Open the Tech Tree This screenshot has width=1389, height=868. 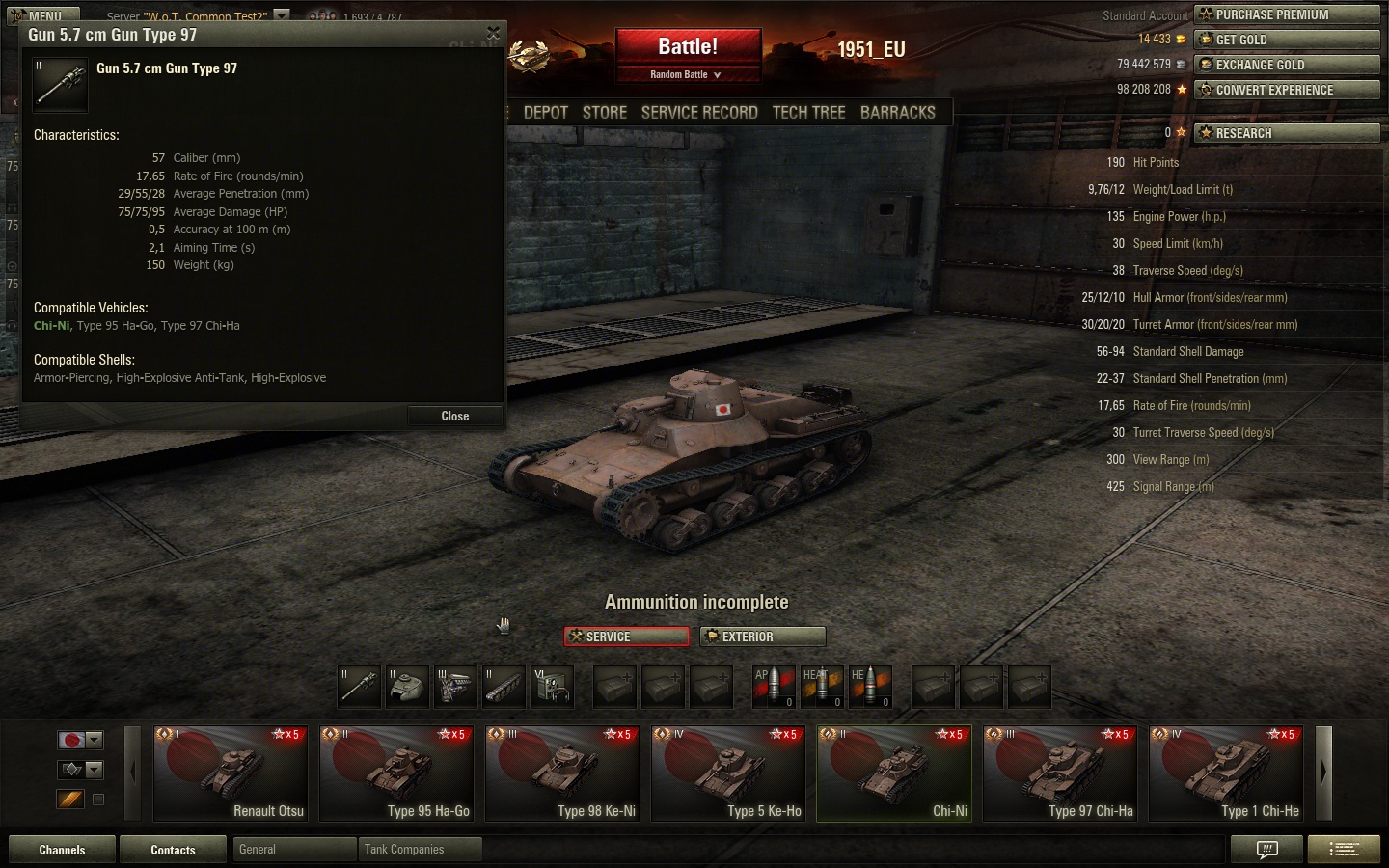[808, 113]
